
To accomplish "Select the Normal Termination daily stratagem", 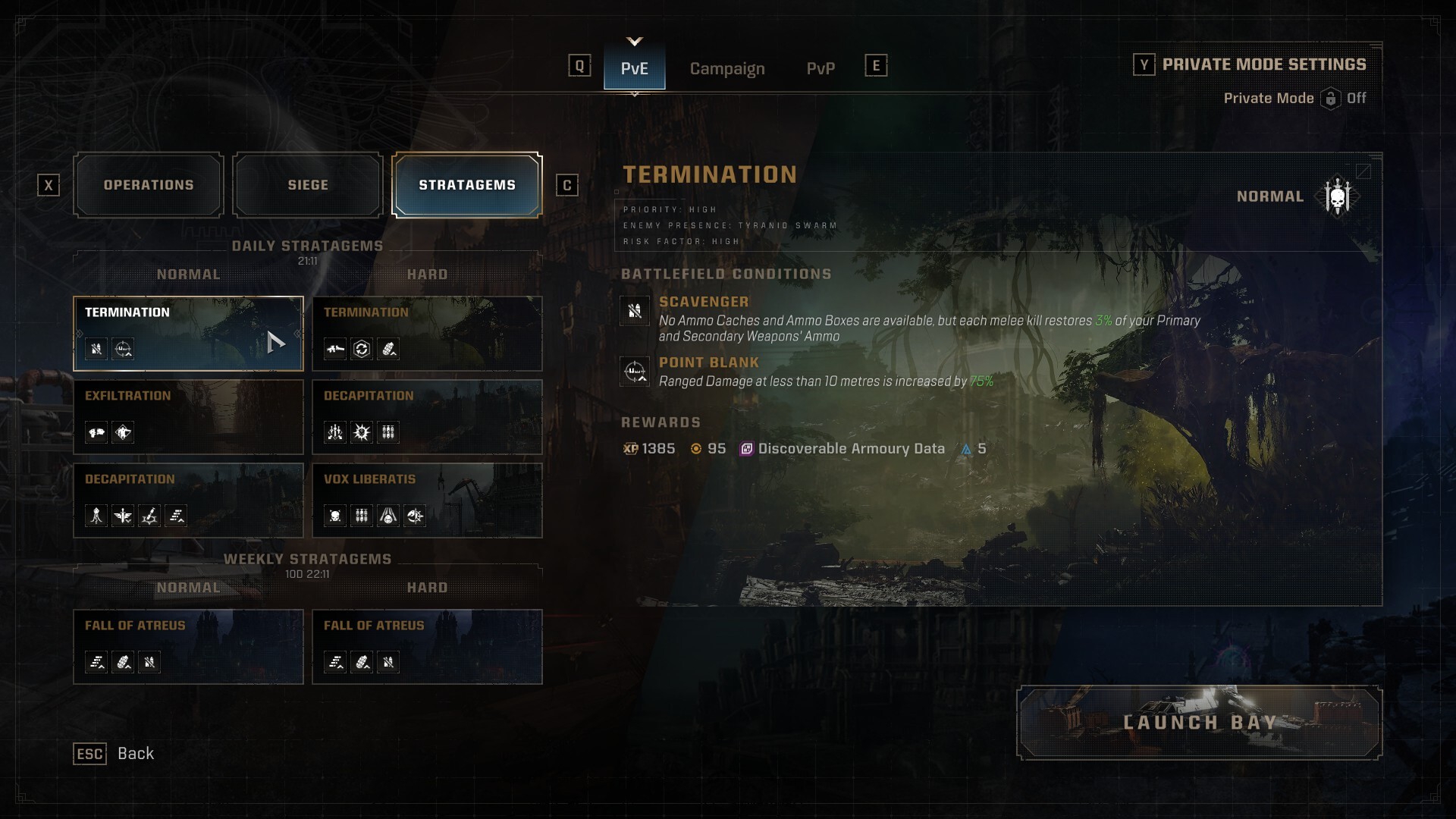I will pos(188,334).
